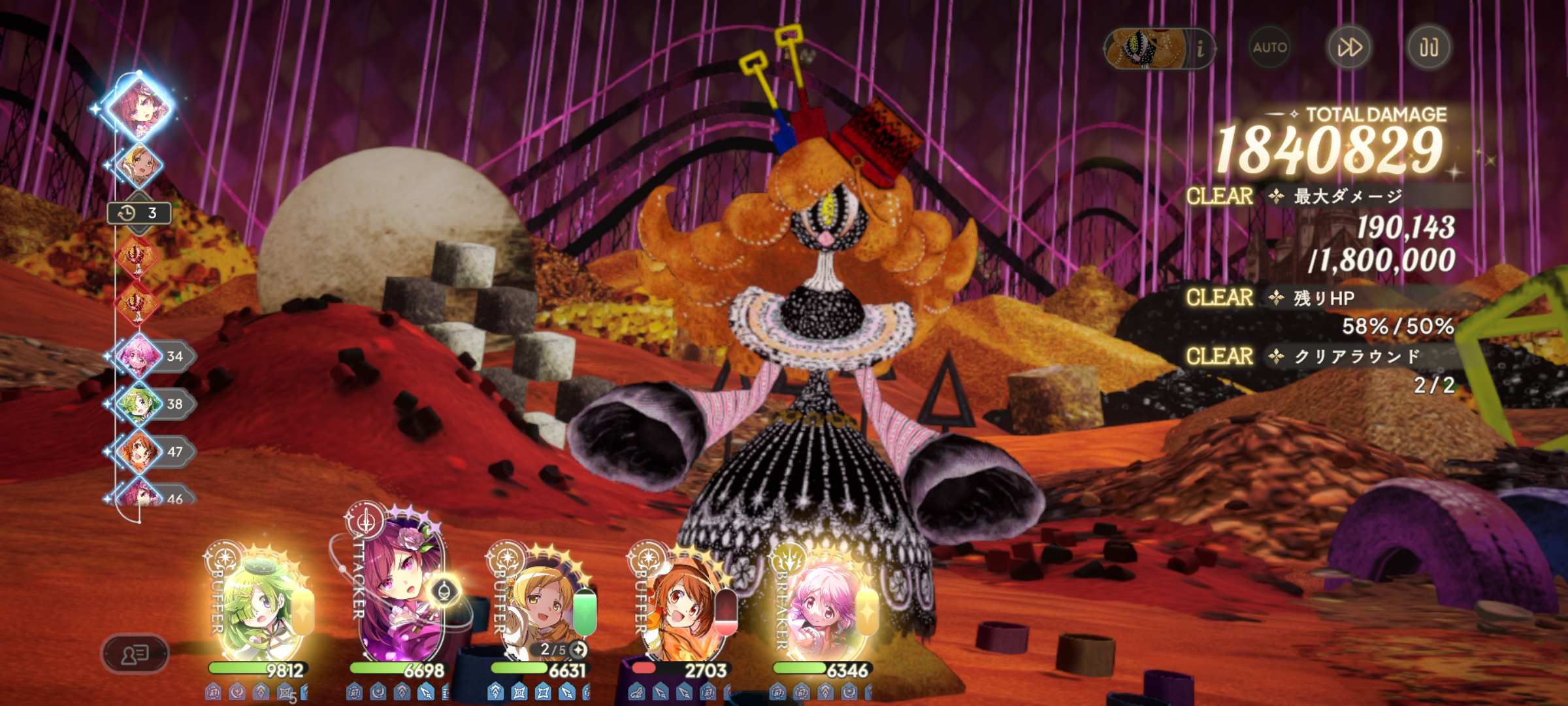Activate the fast-forward speed button
Image resolution: width=1568 pixels, height=706 pixels.
[x=1349, y=48]
